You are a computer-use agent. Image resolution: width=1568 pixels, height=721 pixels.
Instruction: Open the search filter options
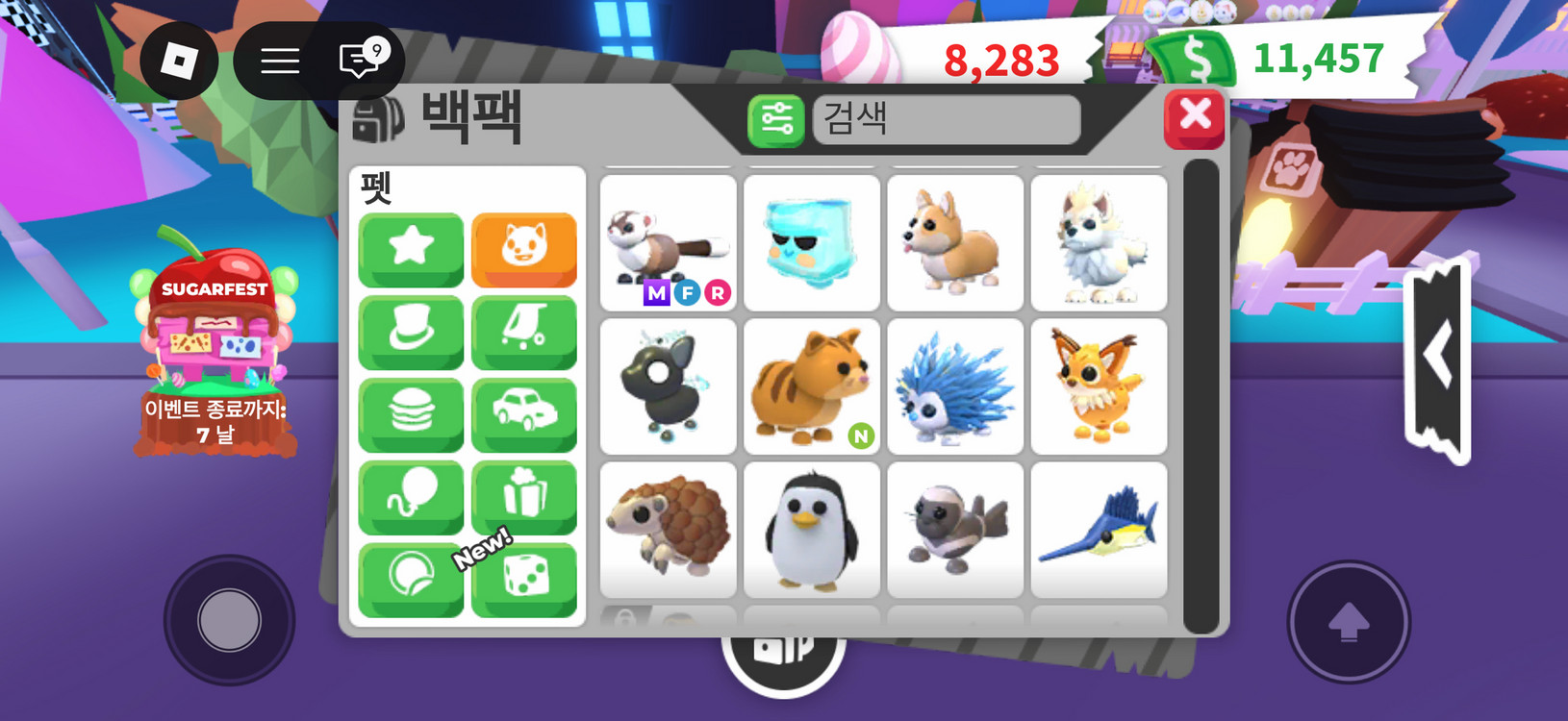[x=775, y=119]
